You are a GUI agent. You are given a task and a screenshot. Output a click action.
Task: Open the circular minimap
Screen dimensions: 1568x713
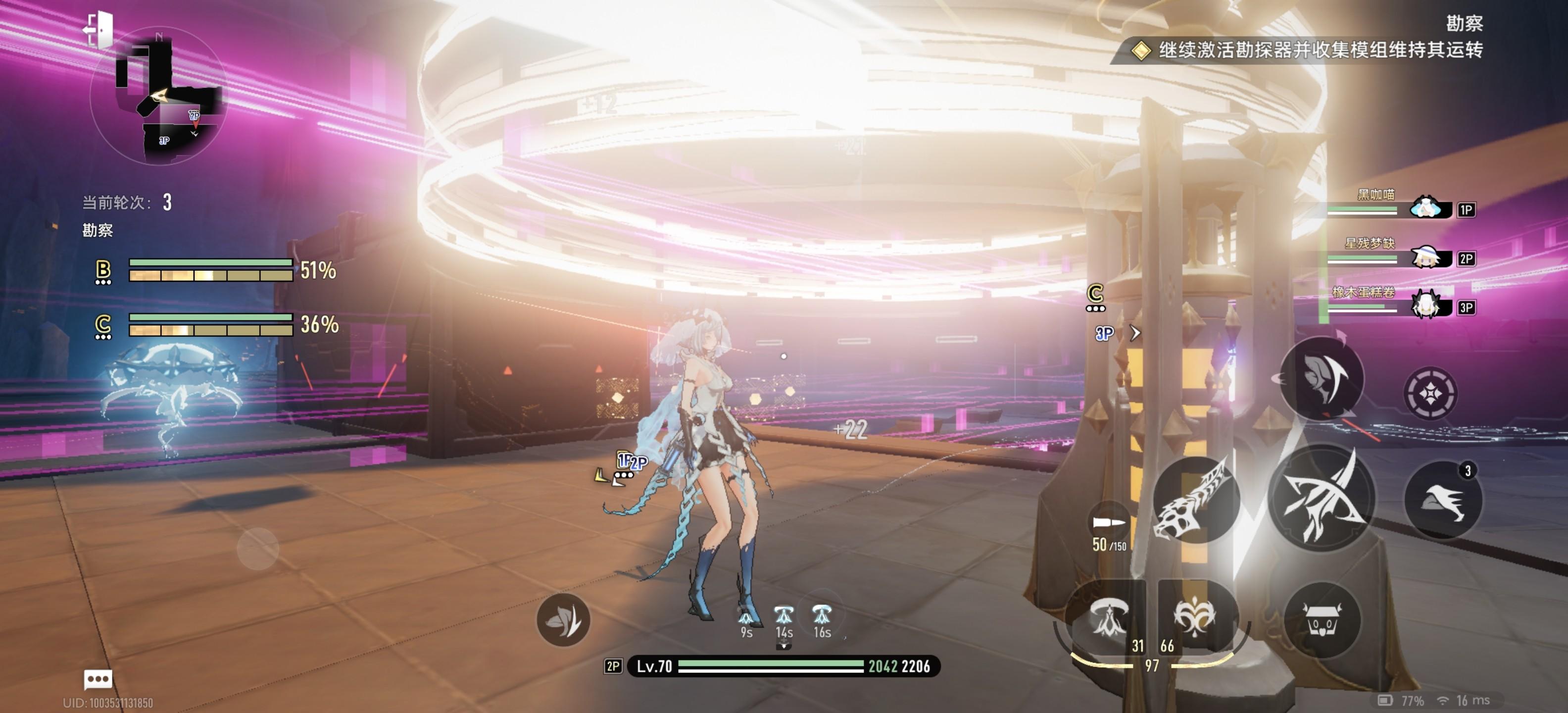[159, 96]
